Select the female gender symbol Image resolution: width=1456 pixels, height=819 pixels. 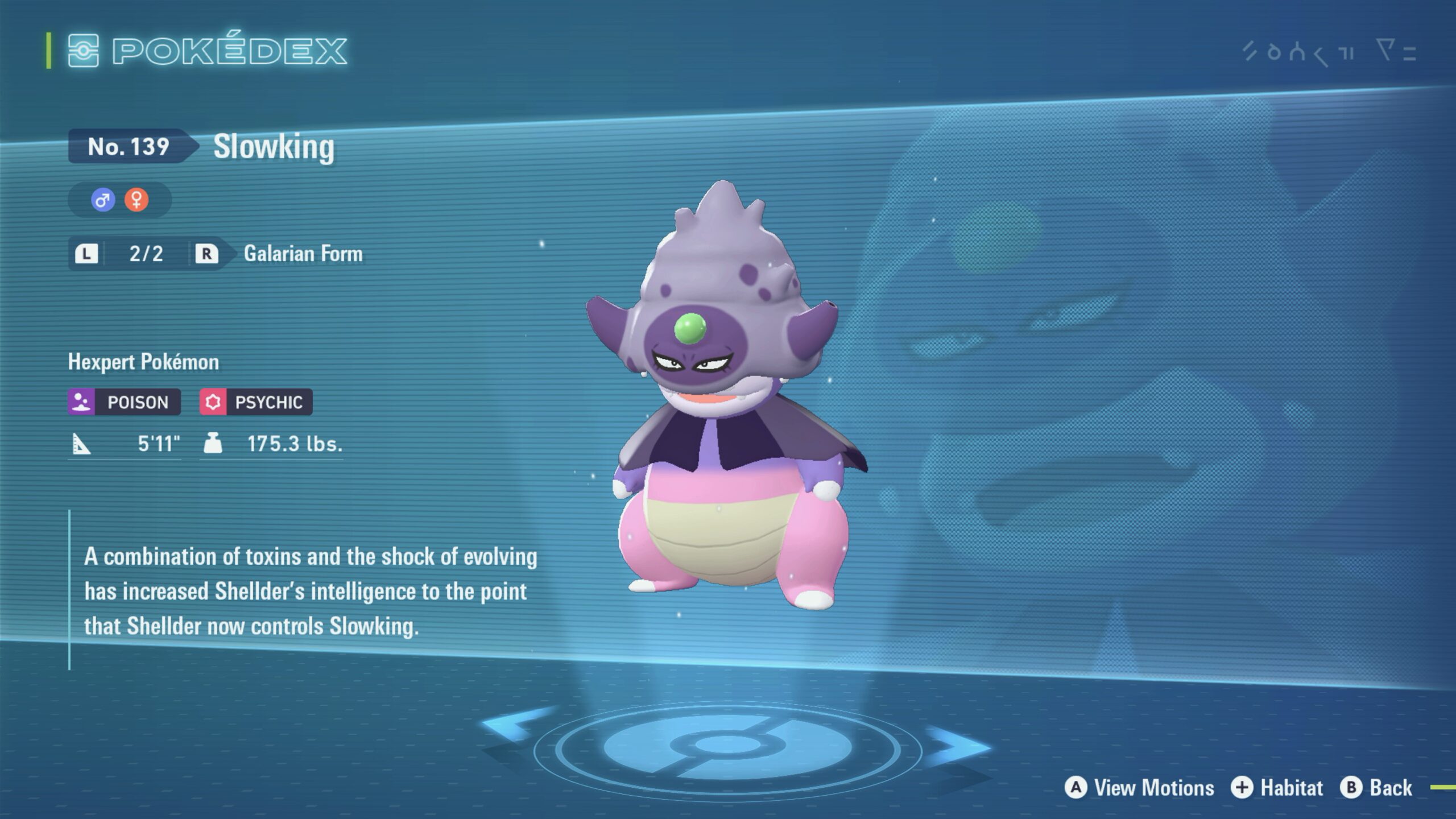136,200
